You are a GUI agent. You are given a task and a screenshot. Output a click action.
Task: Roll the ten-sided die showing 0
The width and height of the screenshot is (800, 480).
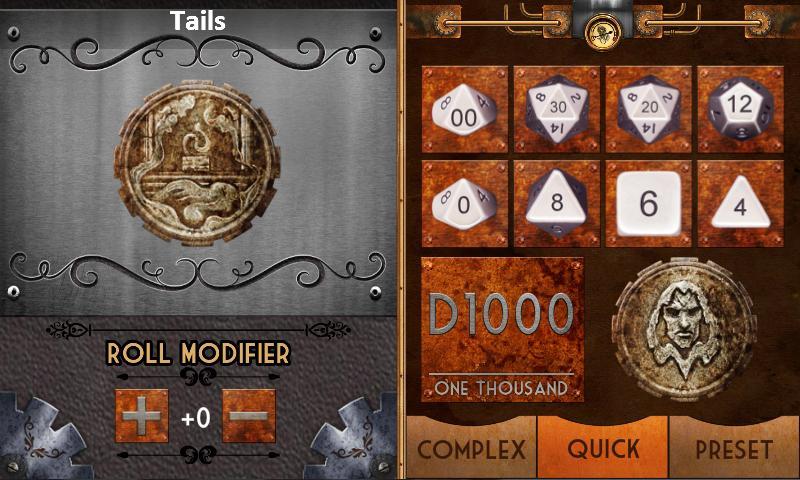pos(464,203)
